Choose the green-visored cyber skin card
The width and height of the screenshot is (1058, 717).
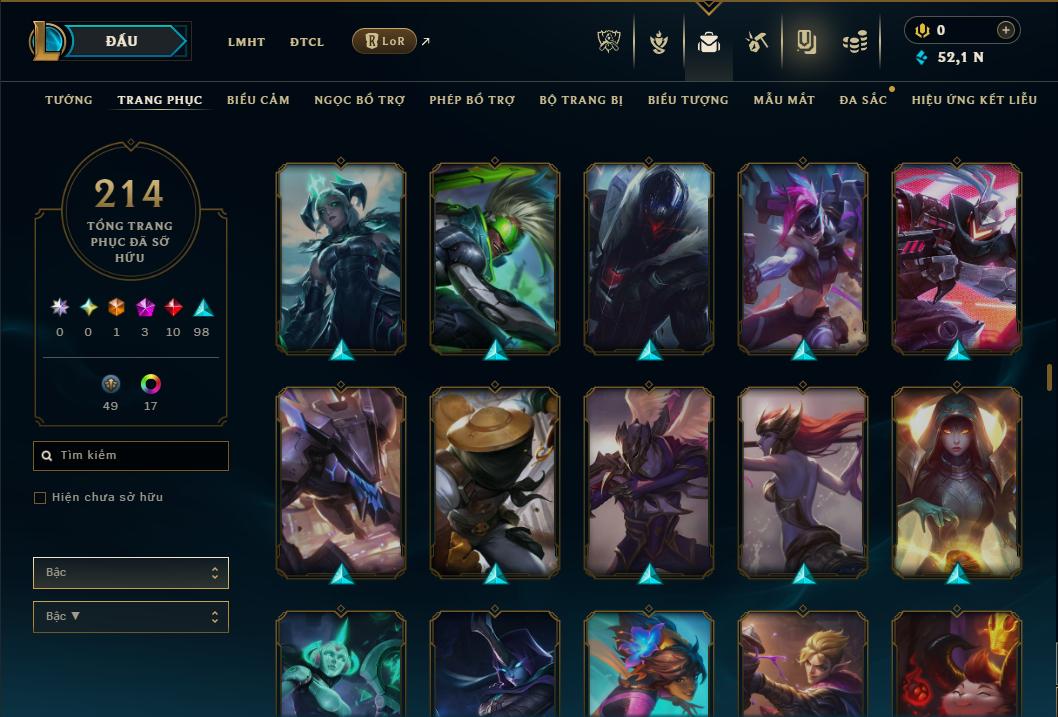495,257
